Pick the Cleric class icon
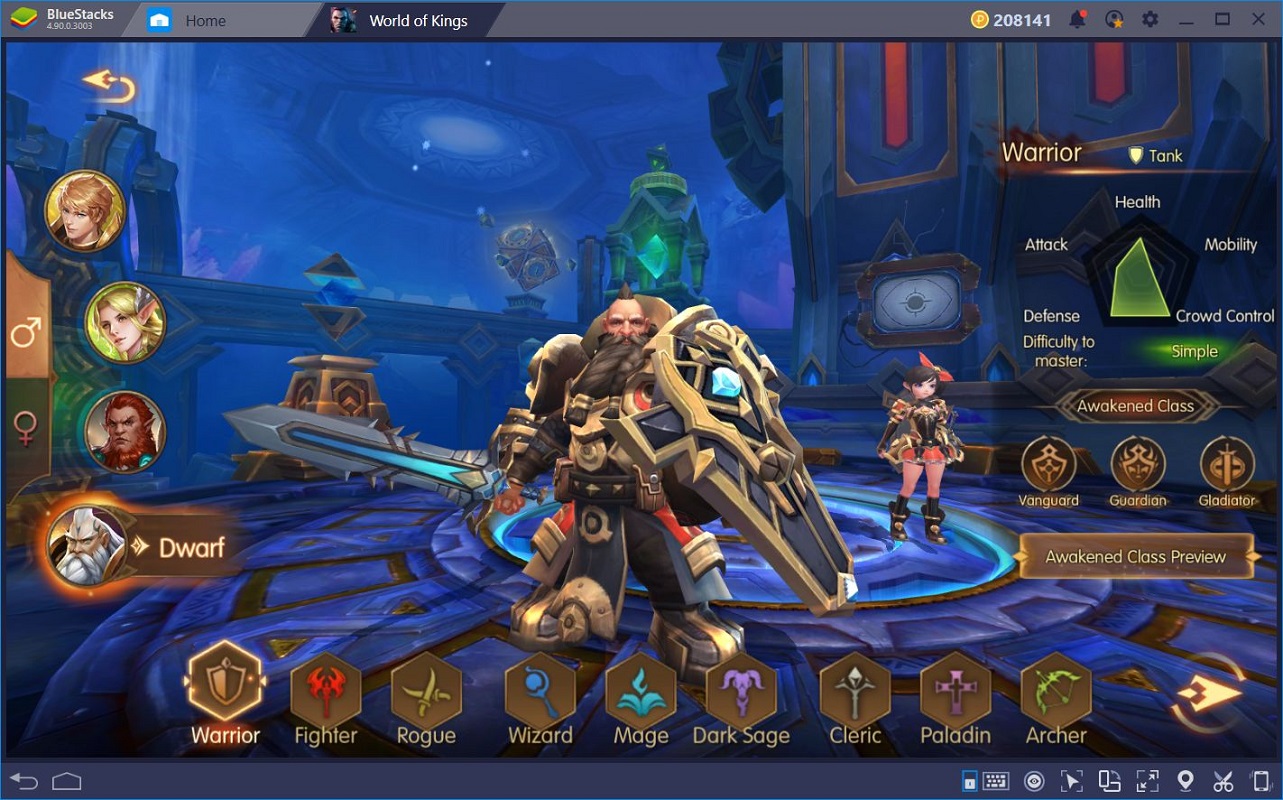 pos(855,690)
